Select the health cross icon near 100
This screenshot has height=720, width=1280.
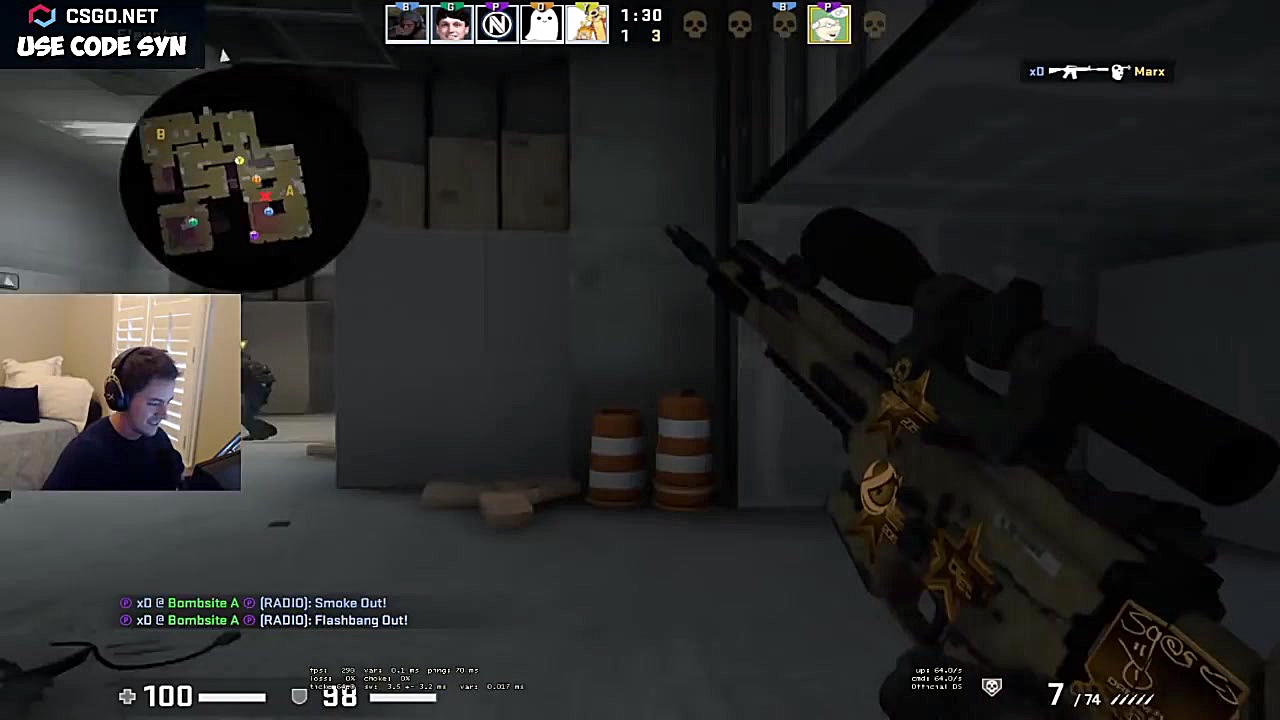pos(127,697)
